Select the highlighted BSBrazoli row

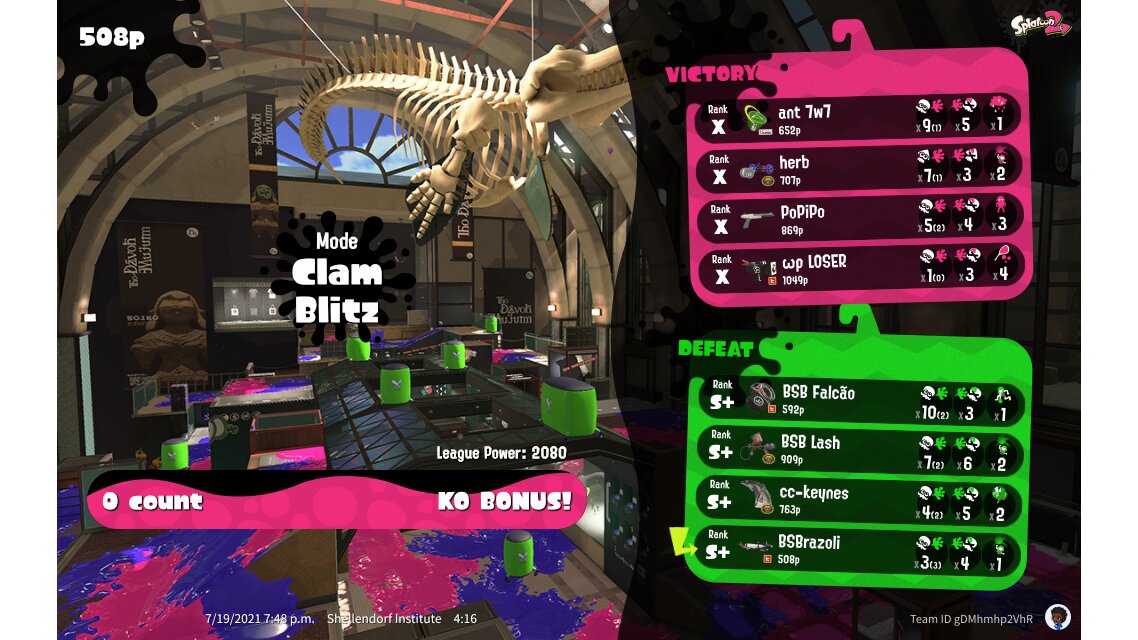click(860, 549)
